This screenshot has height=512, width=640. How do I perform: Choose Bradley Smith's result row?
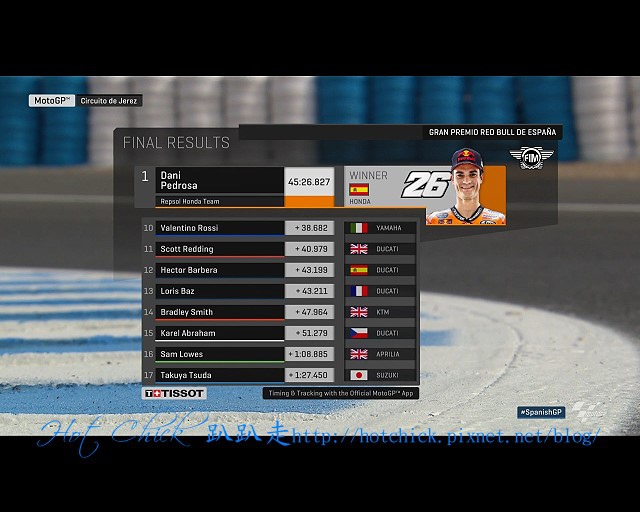pos(220,312)
